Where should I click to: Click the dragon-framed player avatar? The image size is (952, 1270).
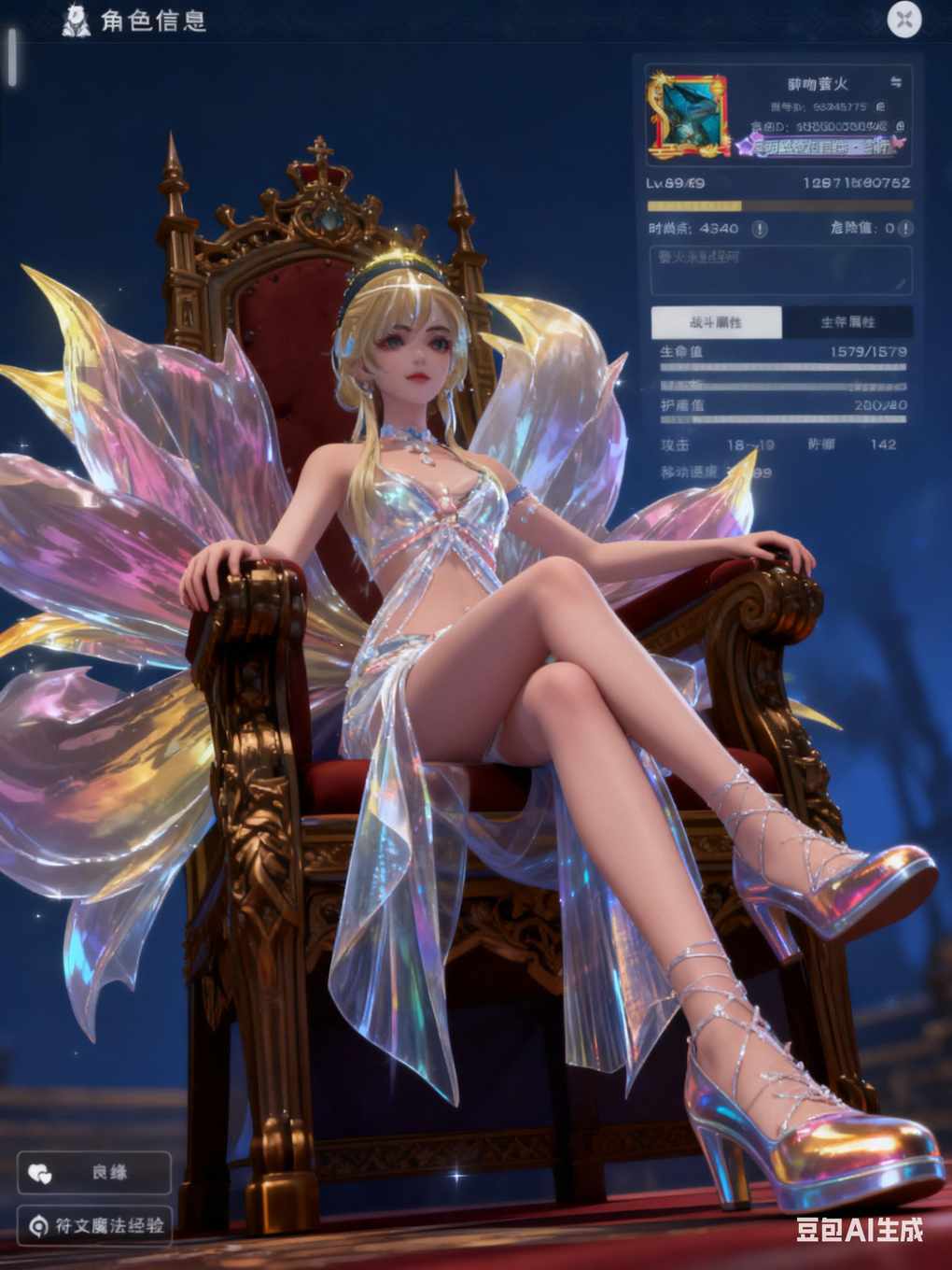tap(690, 114)
